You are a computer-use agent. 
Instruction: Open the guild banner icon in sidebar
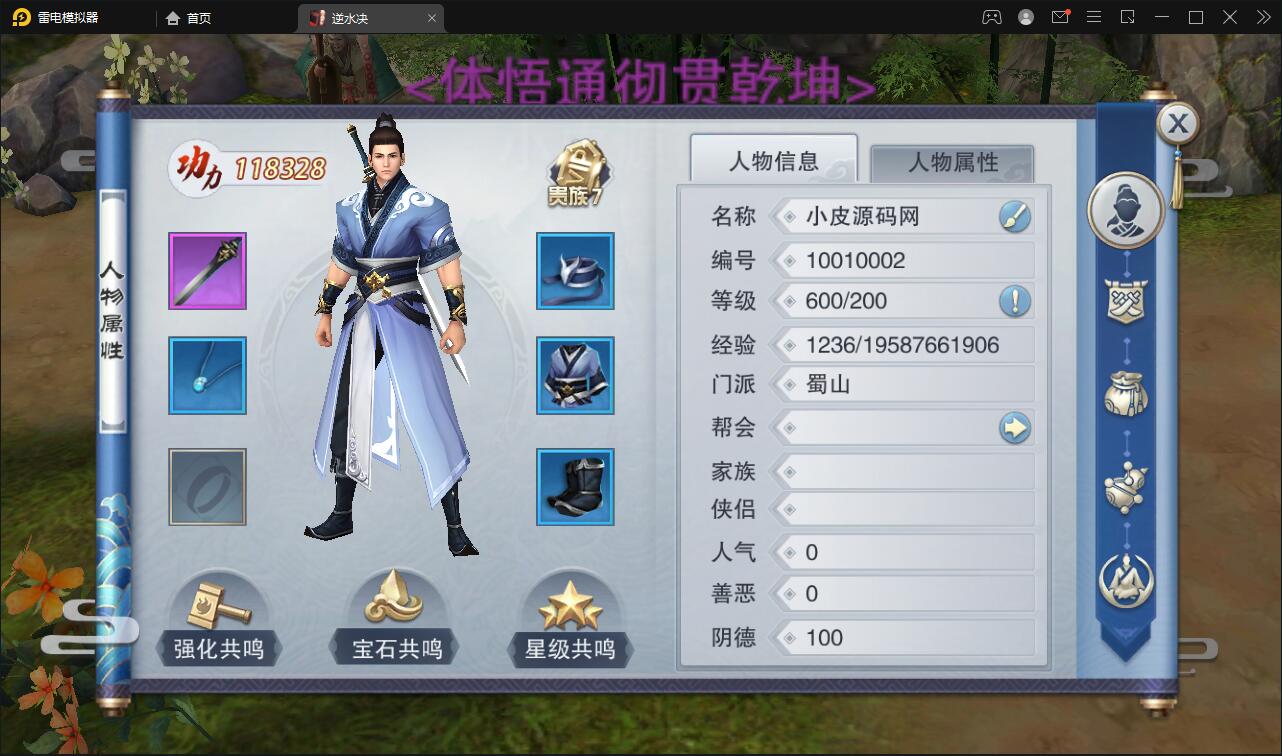(1127, 301)
